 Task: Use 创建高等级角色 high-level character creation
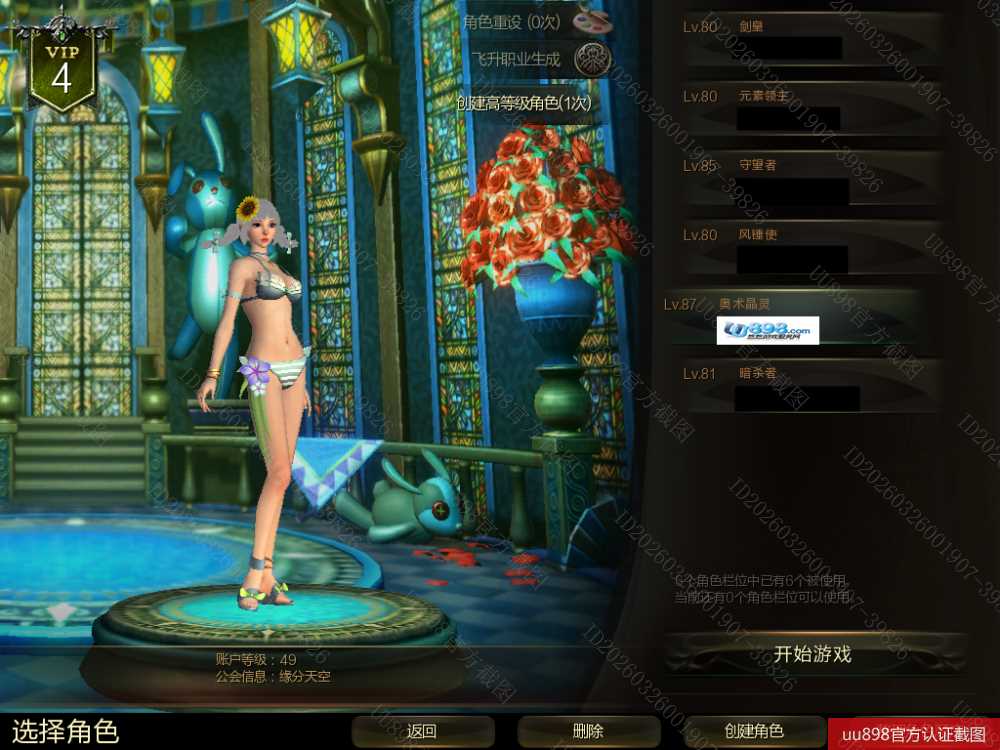pyautogui.click(x=523, y=102)
